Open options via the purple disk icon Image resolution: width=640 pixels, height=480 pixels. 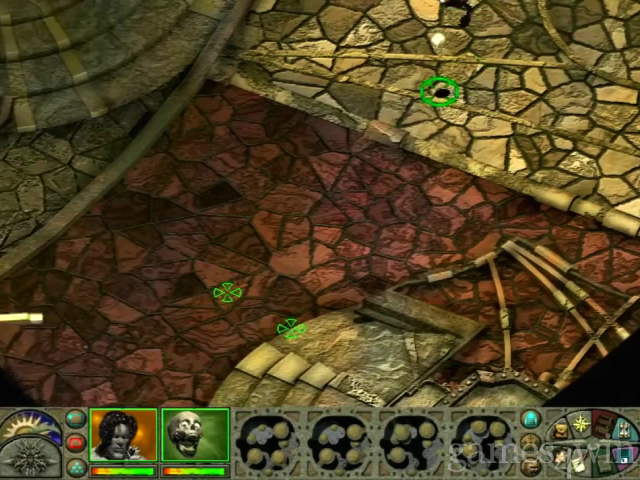[x=625, y=458]
